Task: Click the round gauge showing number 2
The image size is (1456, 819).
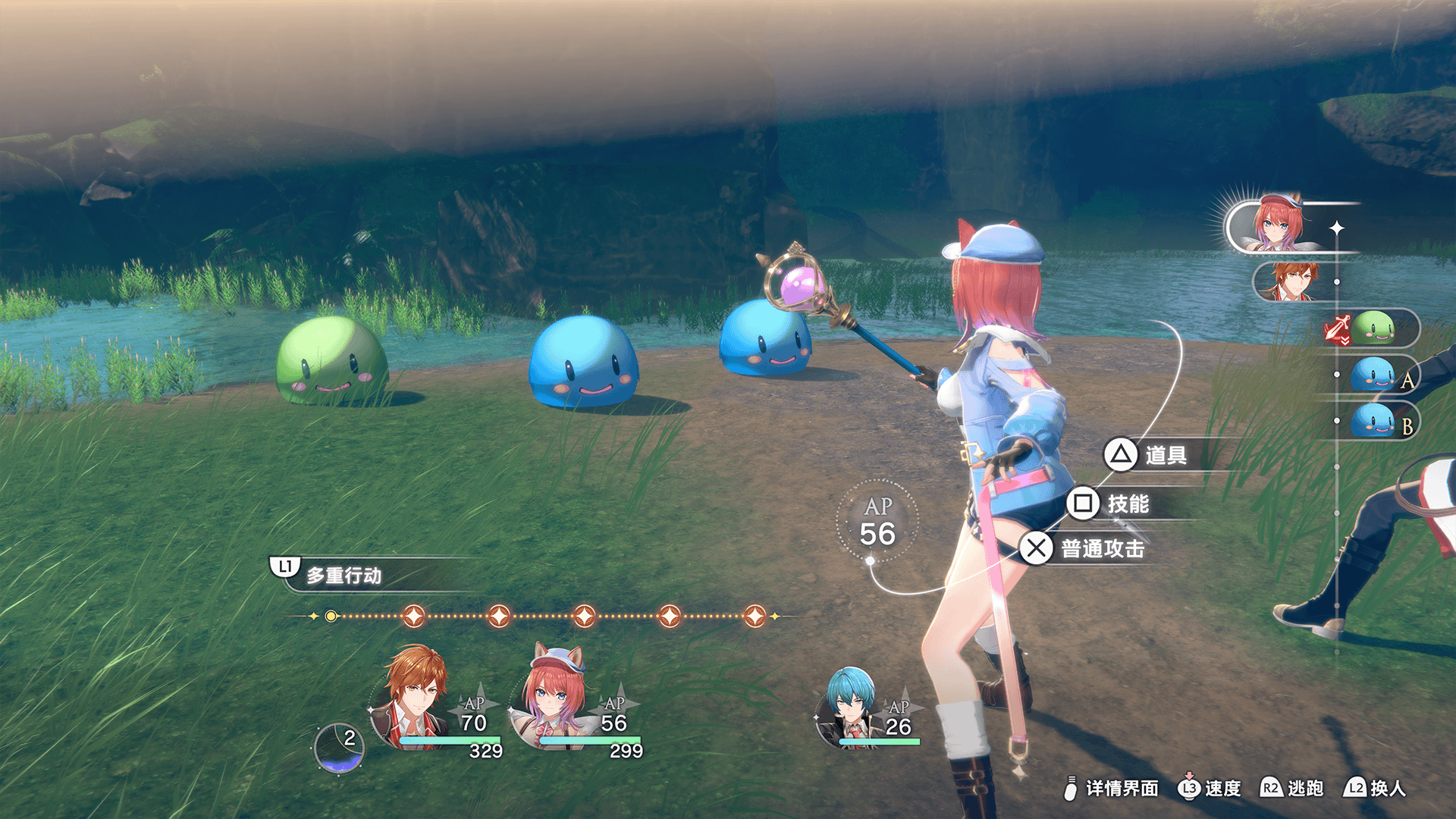Action: click(x=339, y=748)
